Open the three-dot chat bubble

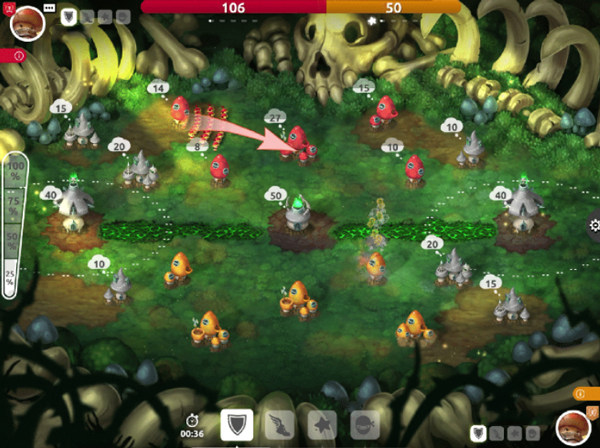click(49, 9)
